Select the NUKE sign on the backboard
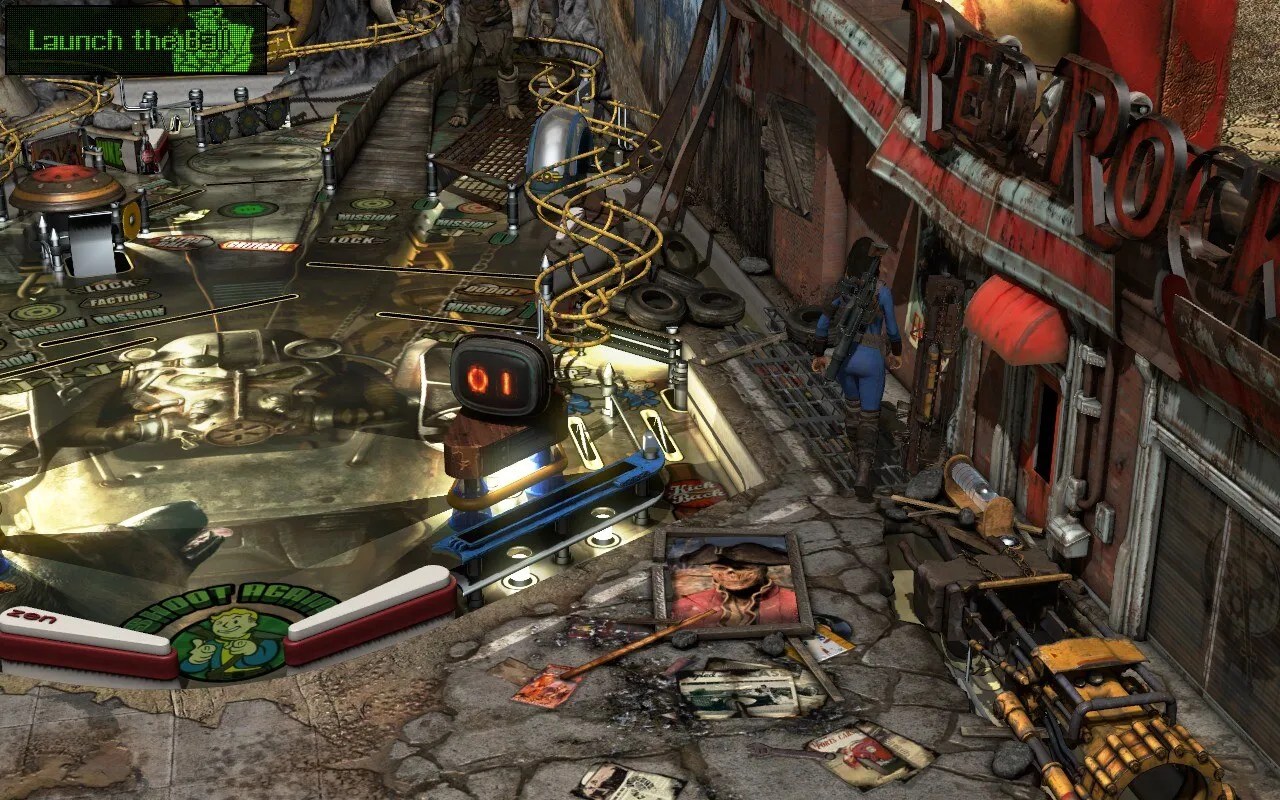This screenshot has width=1280, height=800. [112, 146]
